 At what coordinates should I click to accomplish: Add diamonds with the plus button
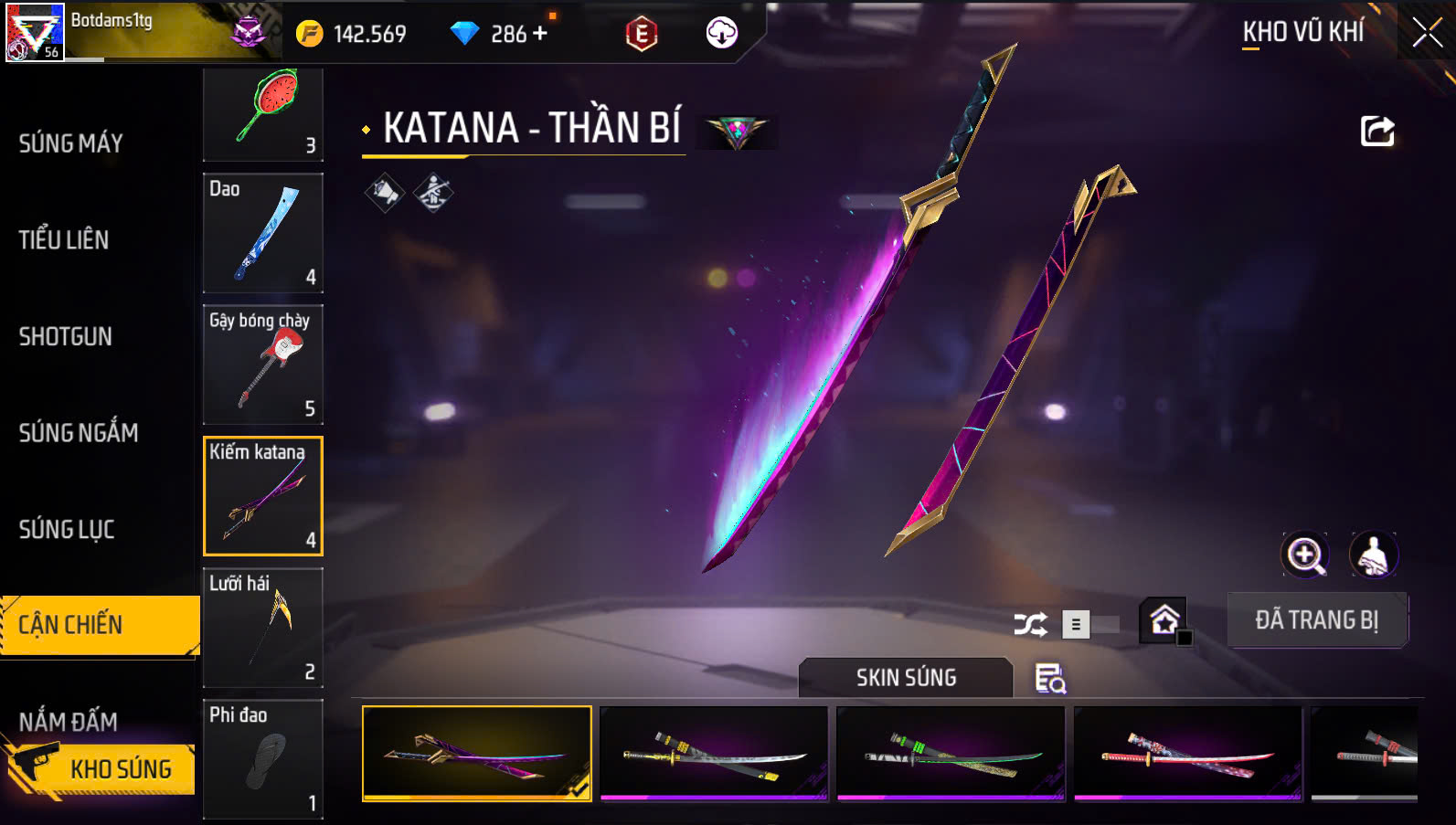(540, 34)
